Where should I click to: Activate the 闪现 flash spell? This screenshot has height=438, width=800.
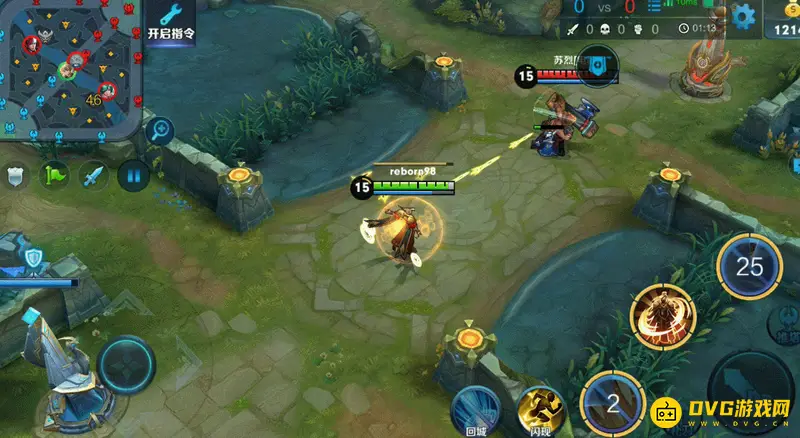click(542, 411)
